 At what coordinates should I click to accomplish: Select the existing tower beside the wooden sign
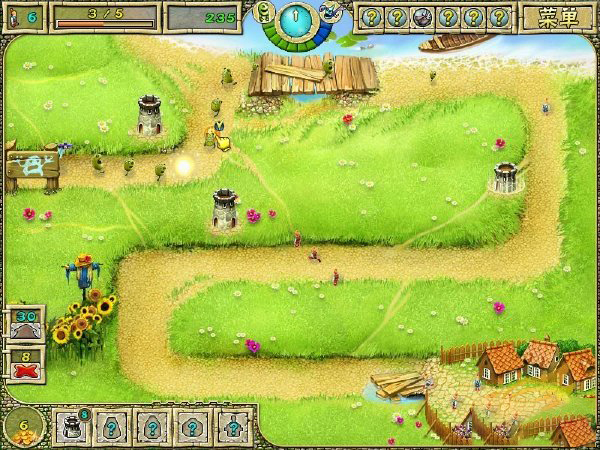point(150,119)
